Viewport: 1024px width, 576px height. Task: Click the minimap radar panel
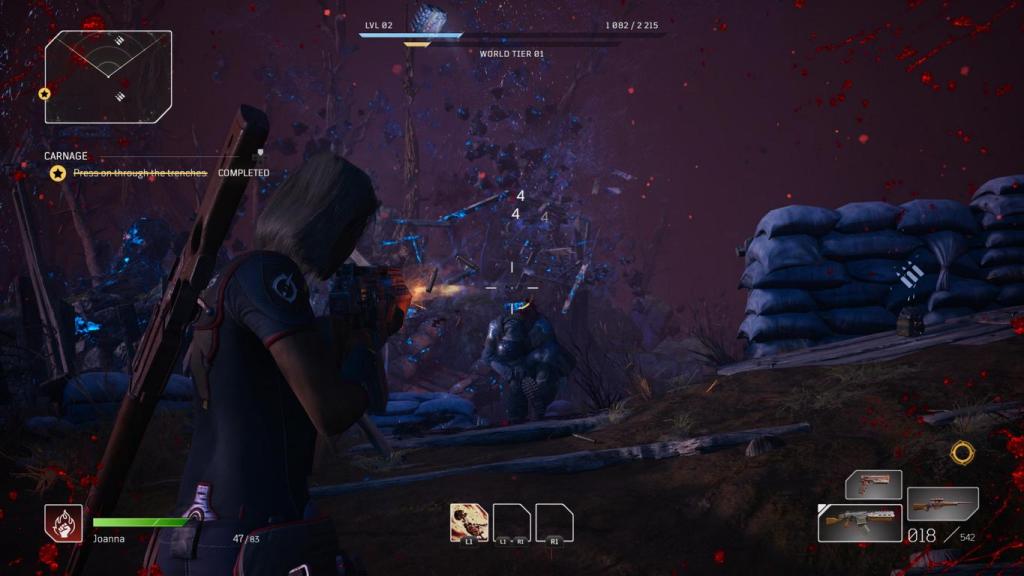point(108,76)
